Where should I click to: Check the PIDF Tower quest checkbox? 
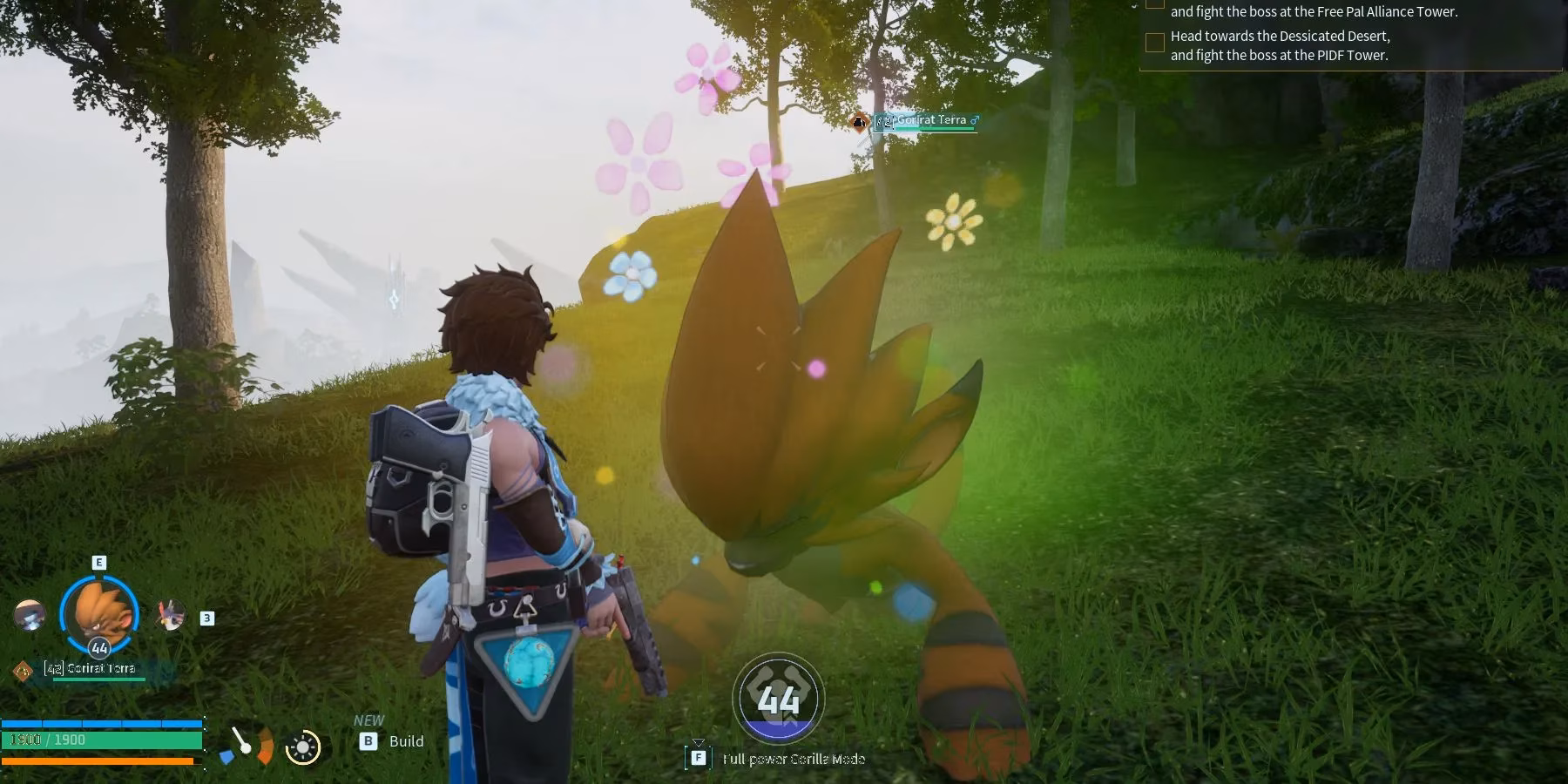[1156, 42]
